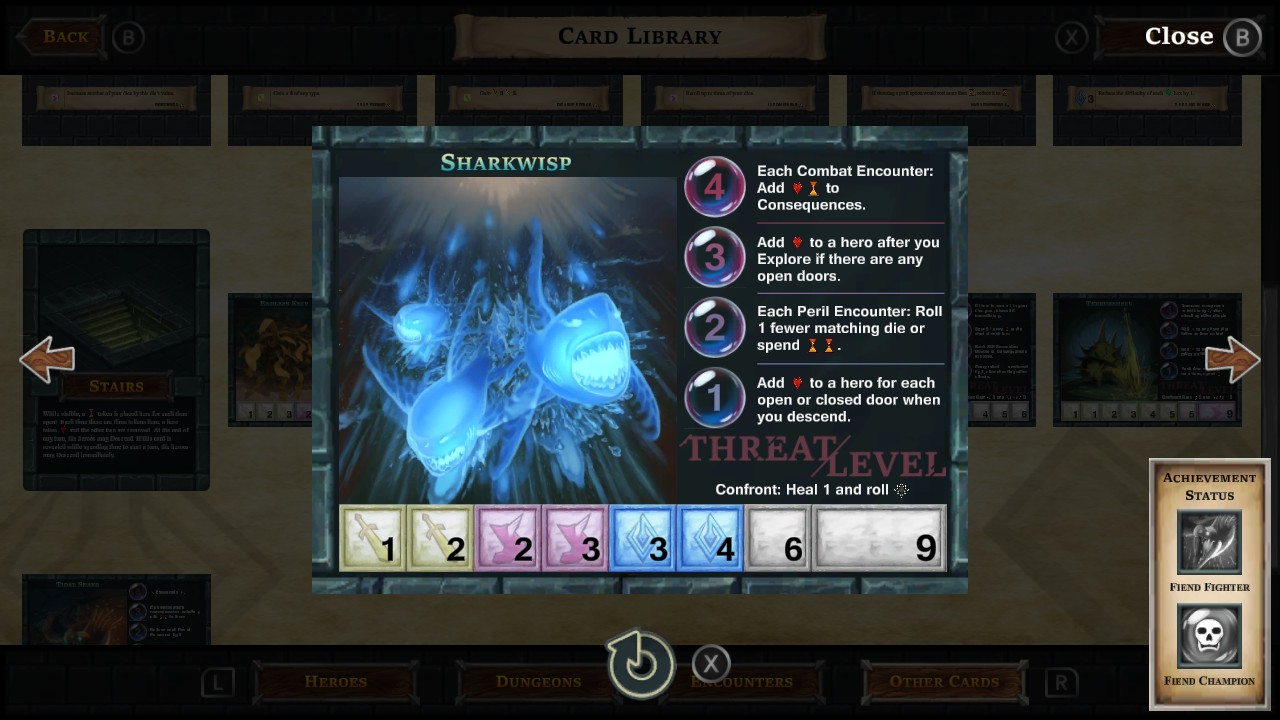The image size is (1280, 720).
Task: Click the Fiend Champion skull achievement icon
Action: (1209, 634)
